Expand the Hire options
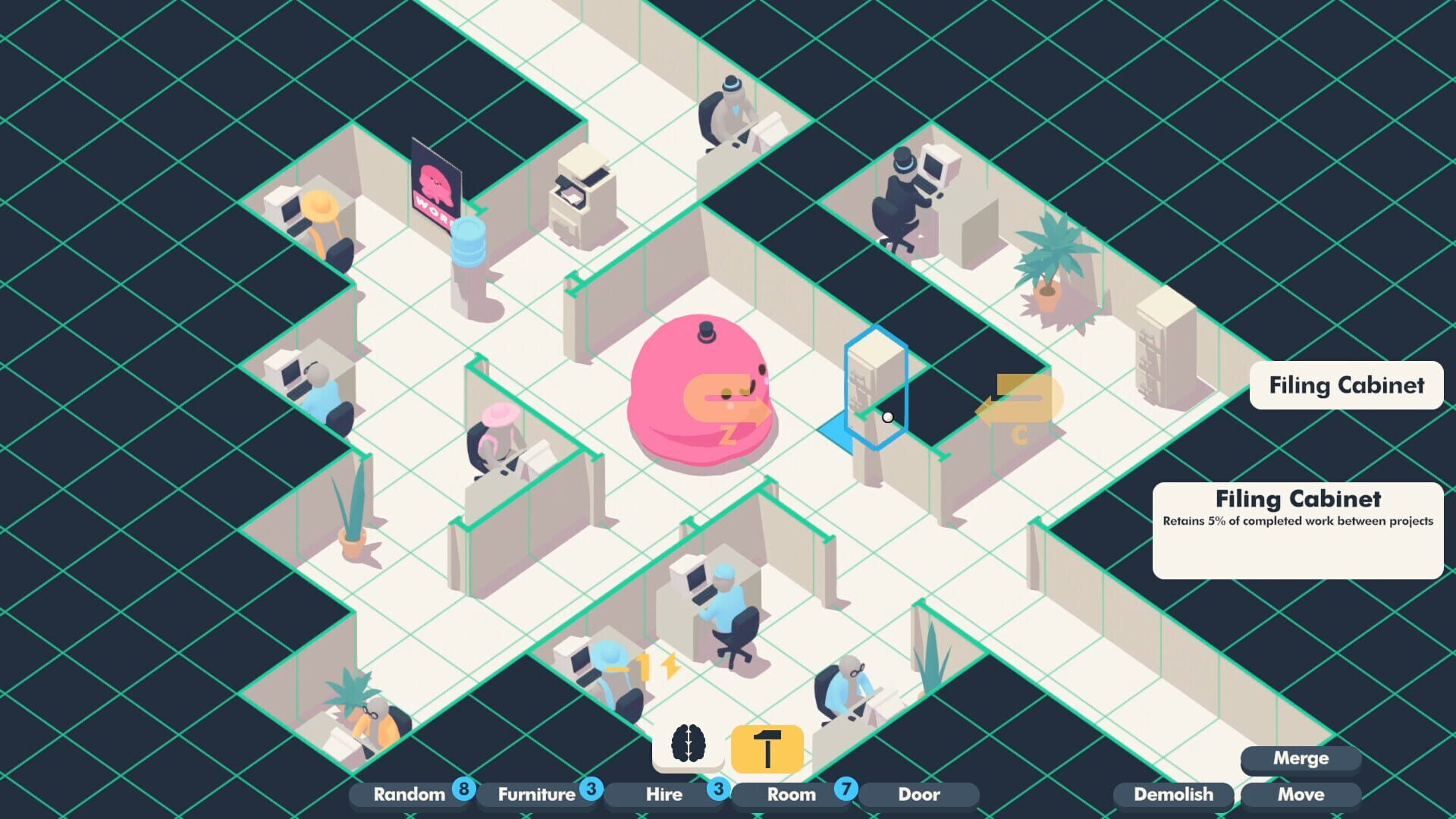Viewport: 1456px width, 819px height. click(664, 795)
